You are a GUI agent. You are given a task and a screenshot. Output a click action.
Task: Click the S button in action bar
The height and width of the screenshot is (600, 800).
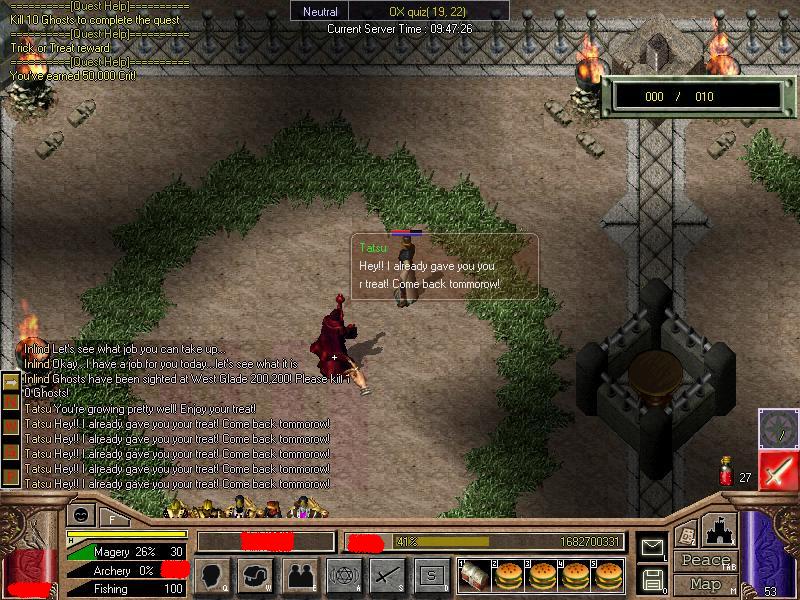(x=430, y=575)
